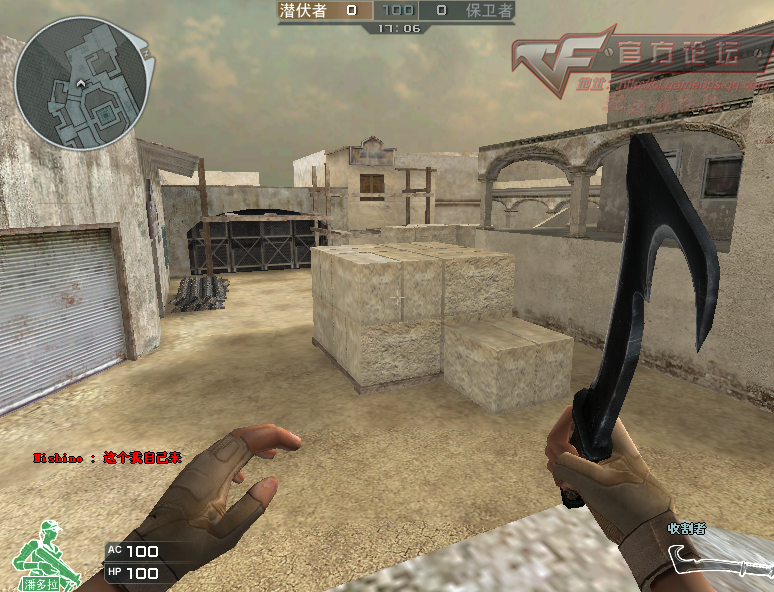Click the red chat message line
This screenshot has width=774, height=592.
tap(107, 458)
